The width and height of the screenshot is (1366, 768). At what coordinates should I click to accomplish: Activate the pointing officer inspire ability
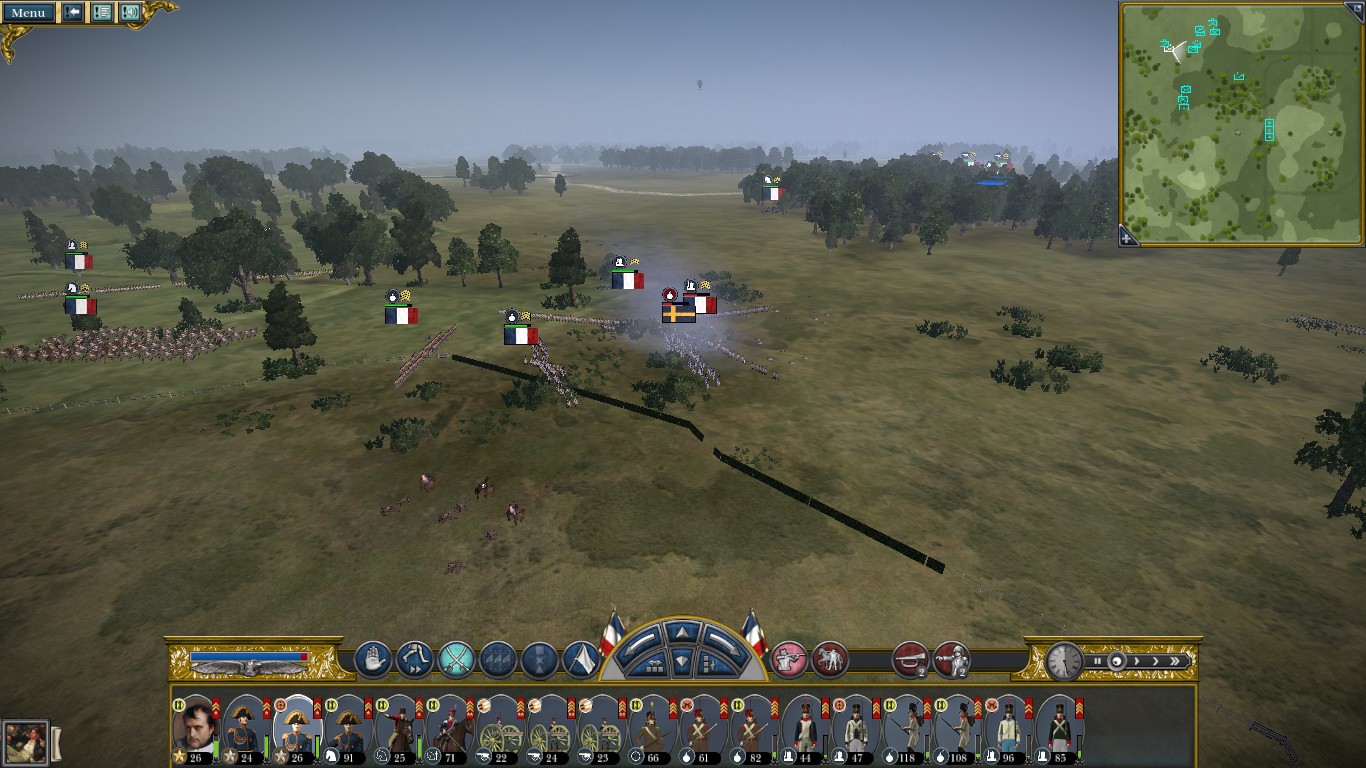pyautogui.click(x=951, y=660)
